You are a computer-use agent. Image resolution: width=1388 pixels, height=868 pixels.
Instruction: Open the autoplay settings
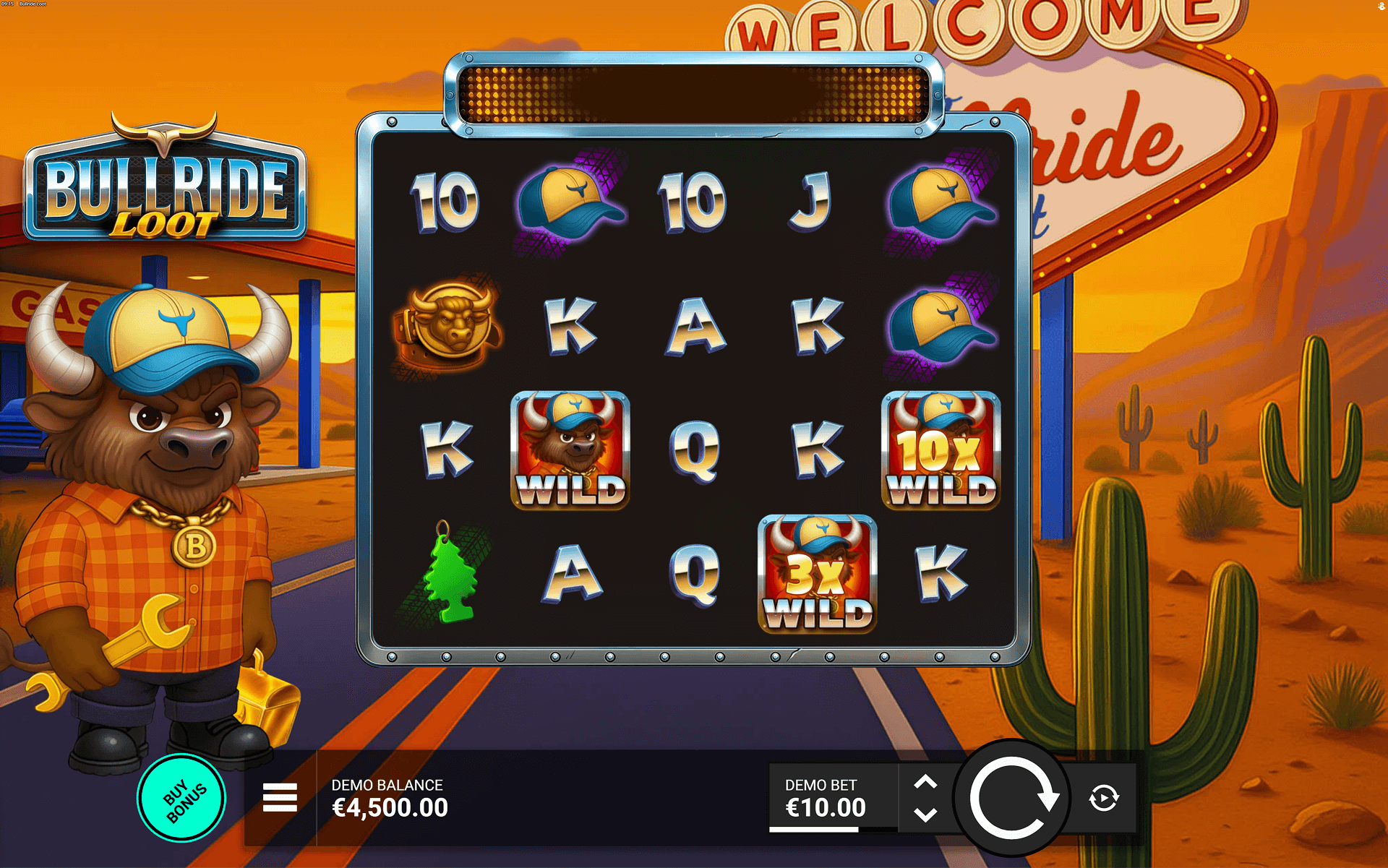pyautogui.click(x=1104, y=798)
